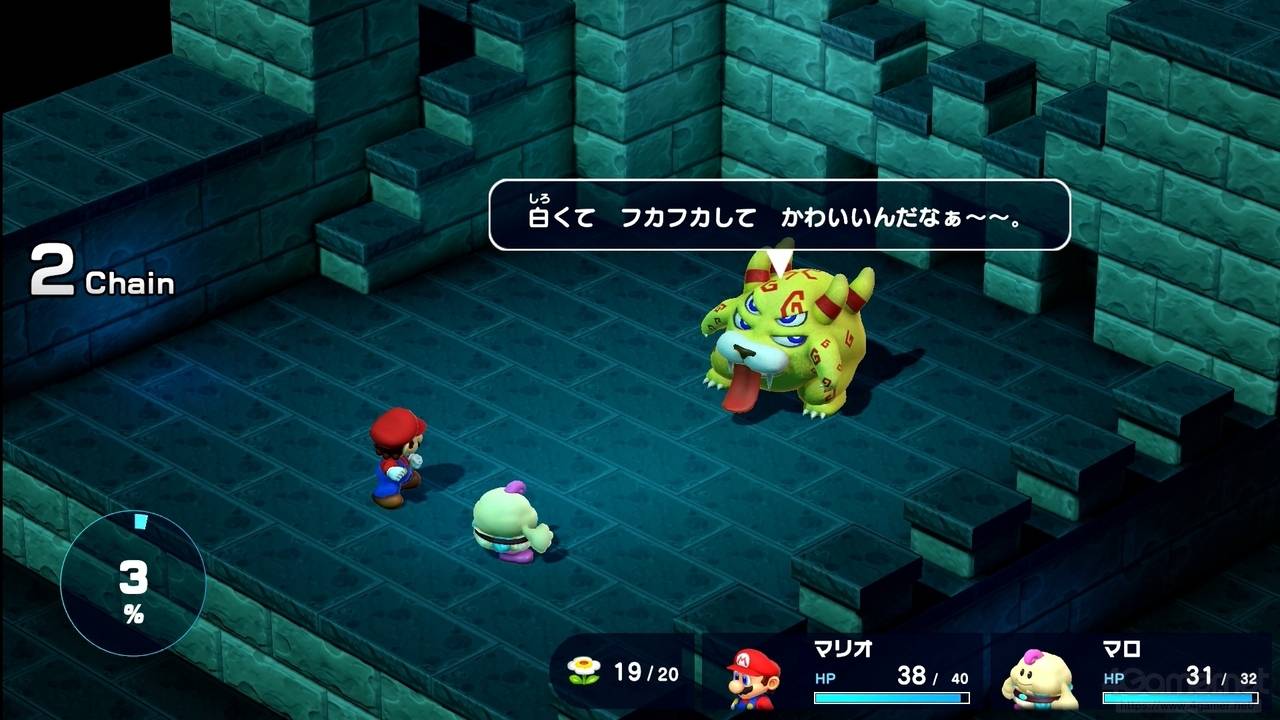This screenshot has width=1280, height=720.
Task: Advance the enemy's speech bubble dialogue
Action: [779, 215]
